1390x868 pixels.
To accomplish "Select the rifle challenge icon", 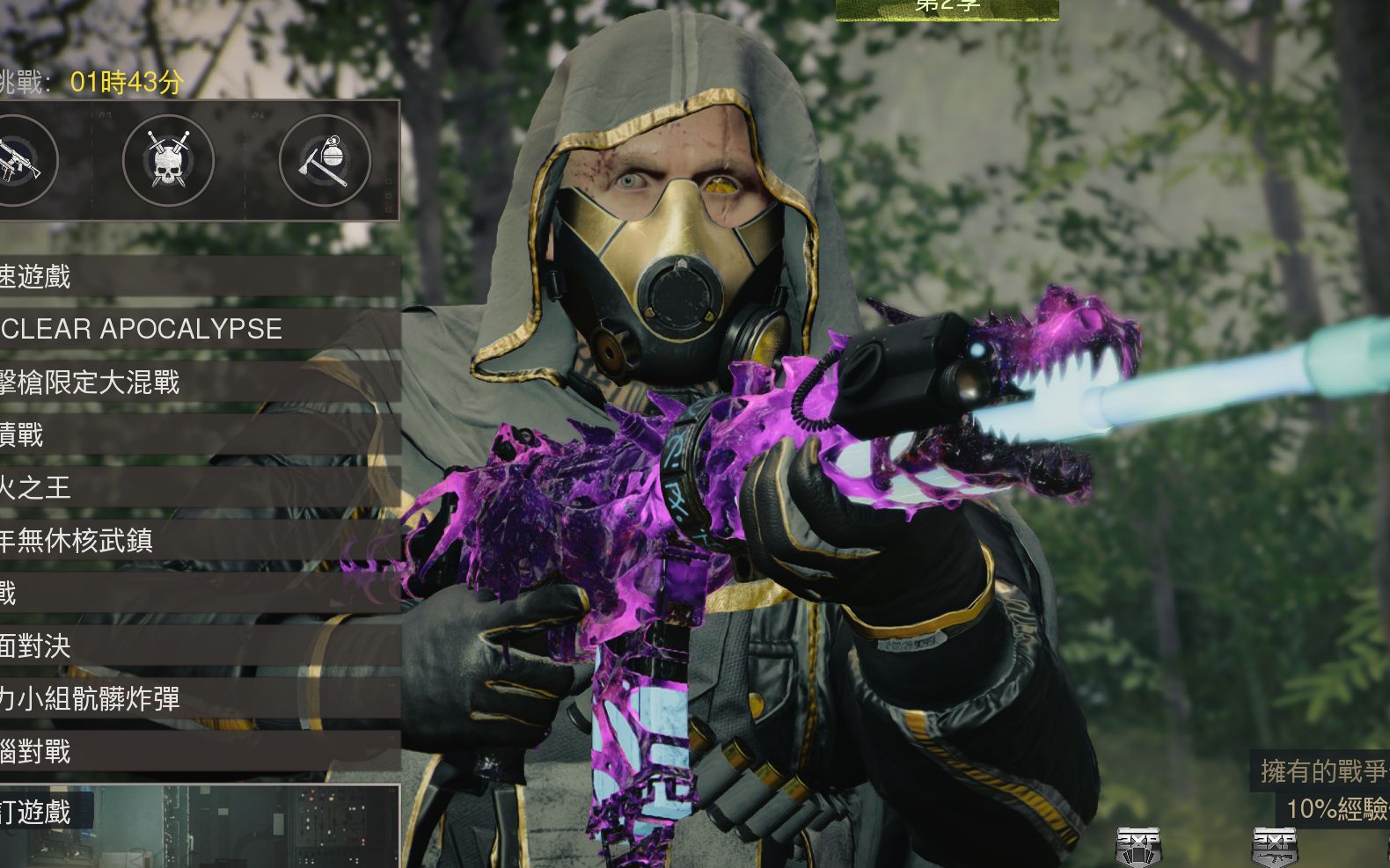I will pos(19,161).
